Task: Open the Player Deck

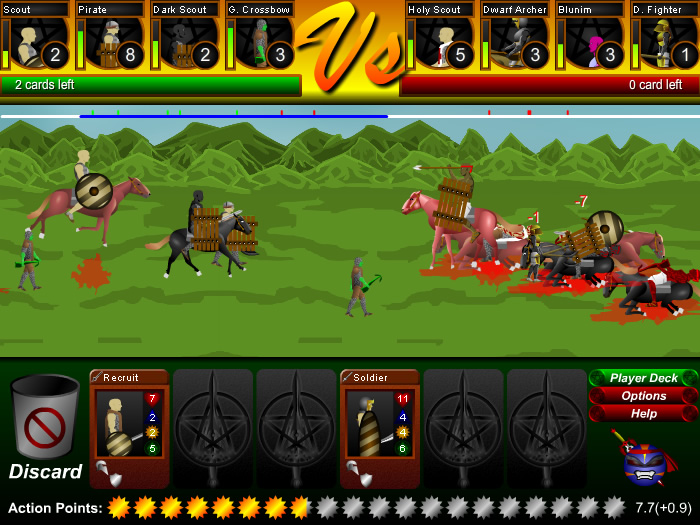Action: click(643, 378)
